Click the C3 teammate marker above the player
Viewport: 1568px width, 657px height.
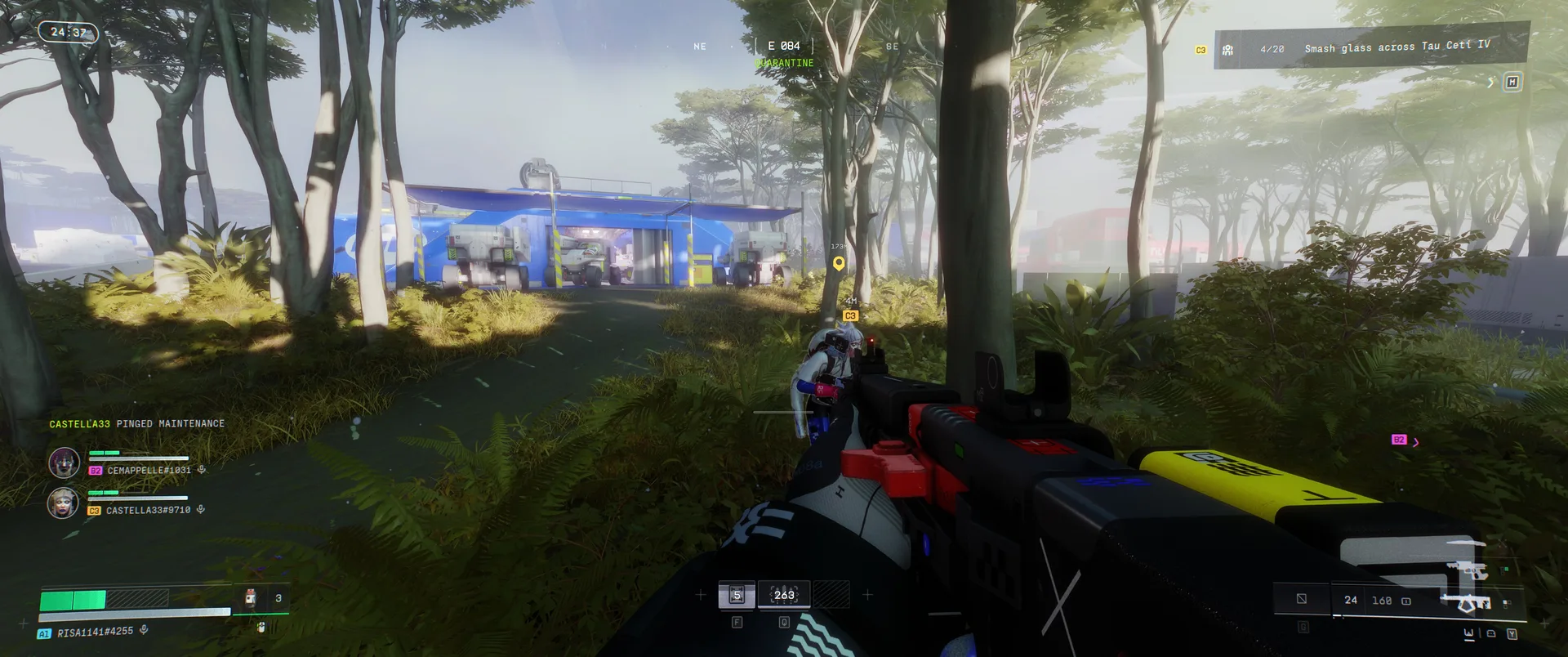click(x=850, y=315)
